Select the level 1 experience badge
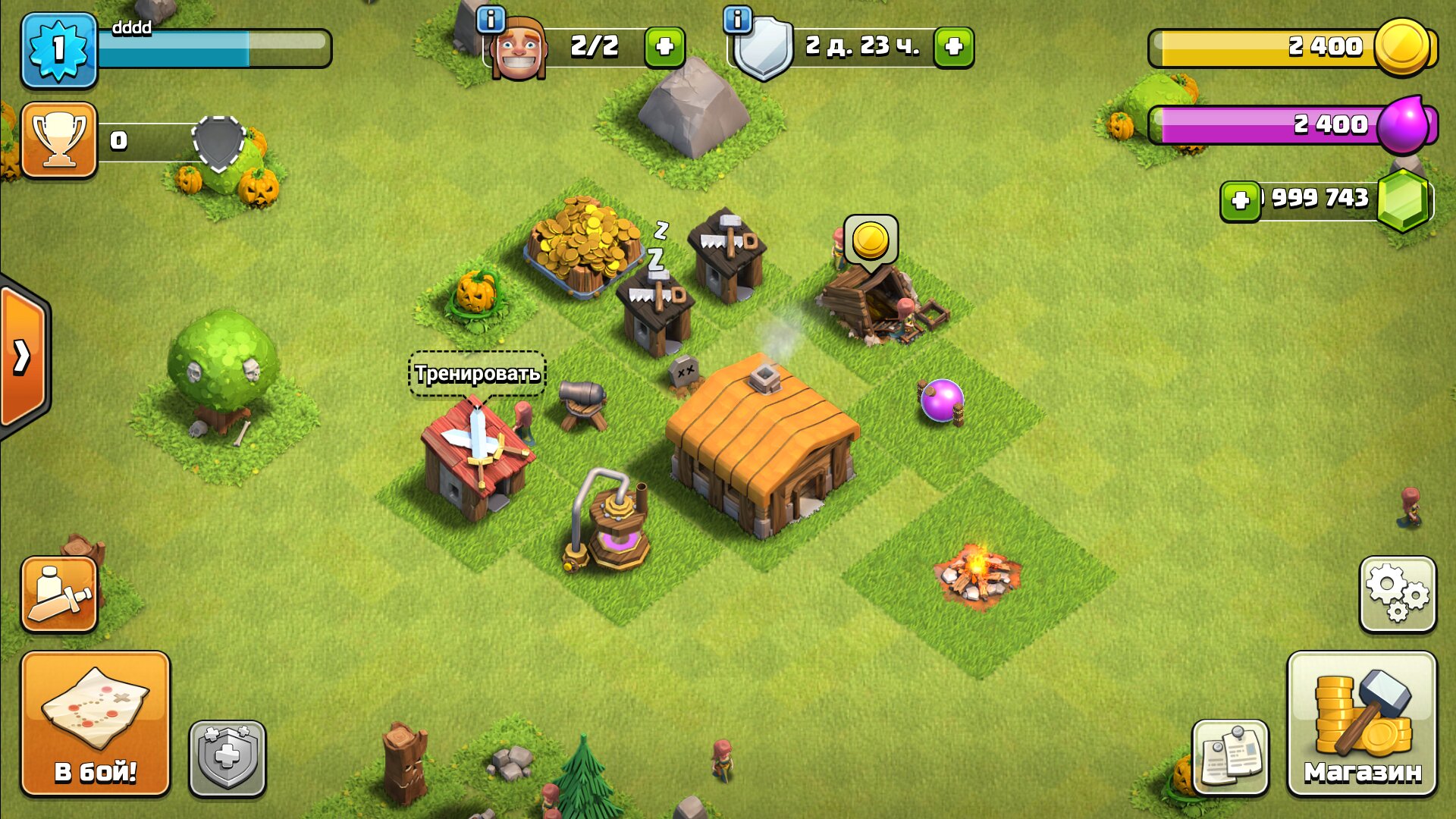Screen dimensions: 1456x819 pos(59,47)
